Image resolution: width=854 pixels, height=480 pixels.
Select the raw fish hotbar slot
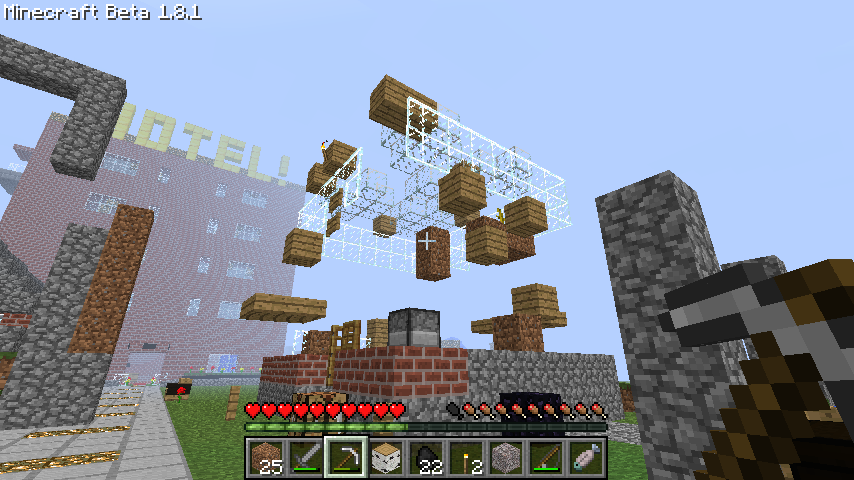587,457
